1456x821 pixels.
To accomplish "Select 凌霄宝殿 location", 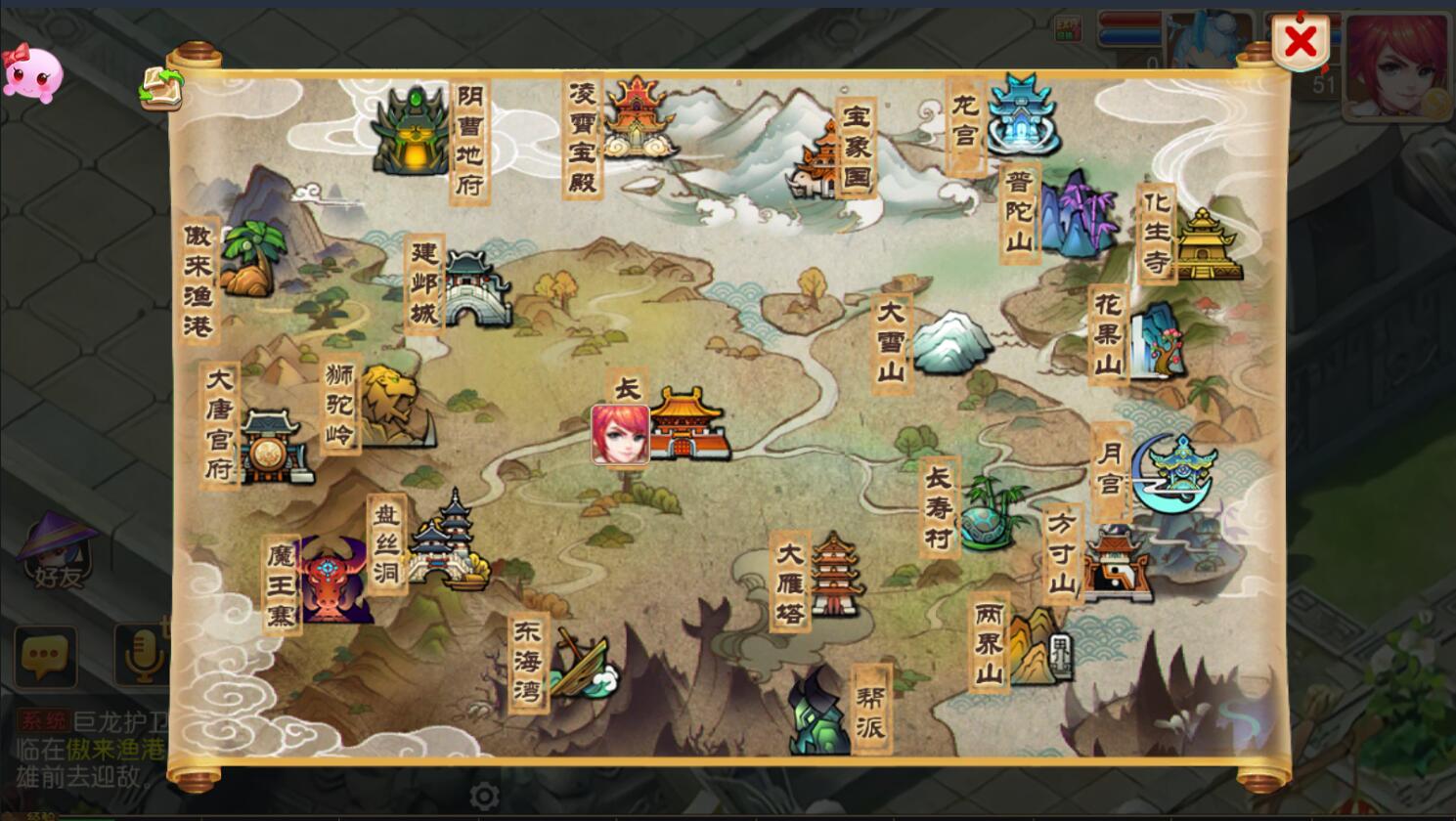I will click(636, 119).
